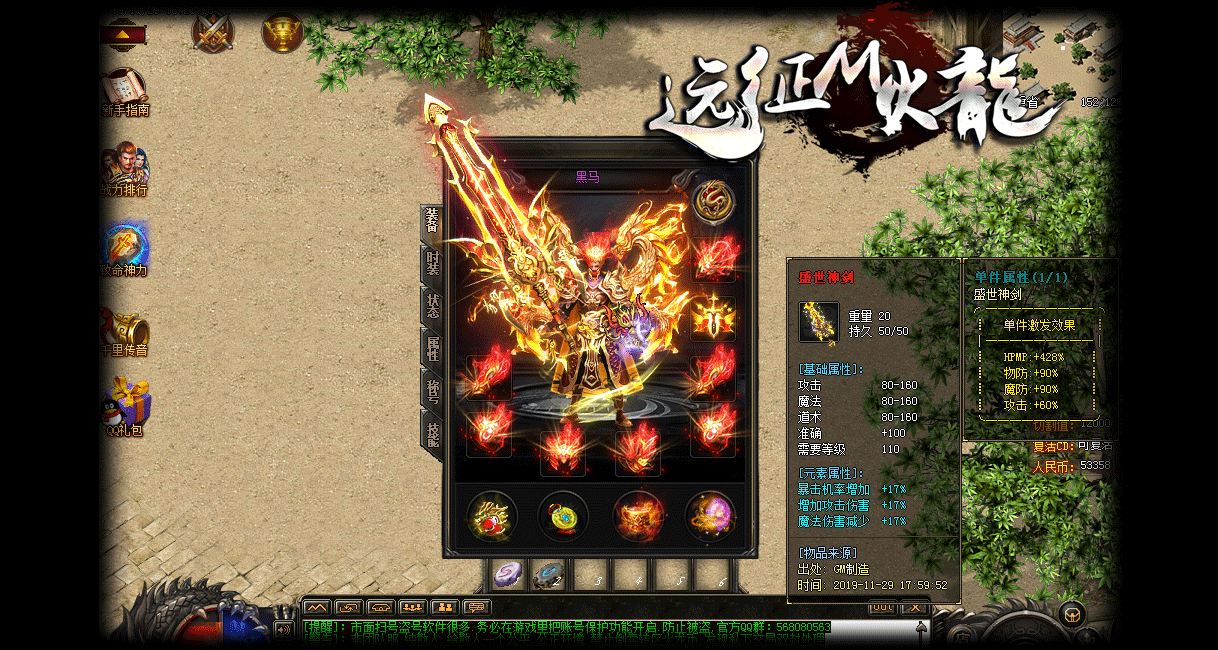Open the 致命神力 feature icon
The image size is (1218, 650).
click(125, 248)
